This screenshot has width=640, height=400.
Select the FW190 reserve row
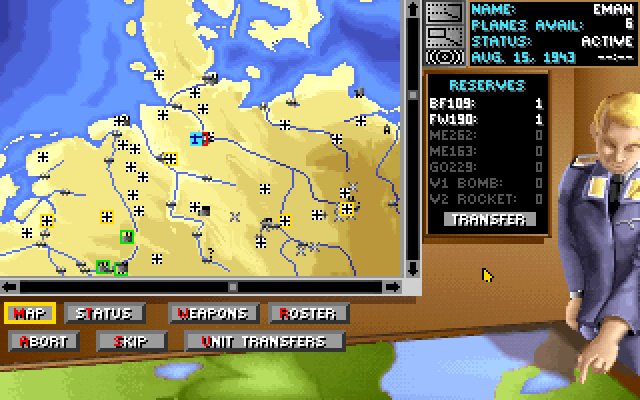[x=485, y=119]
